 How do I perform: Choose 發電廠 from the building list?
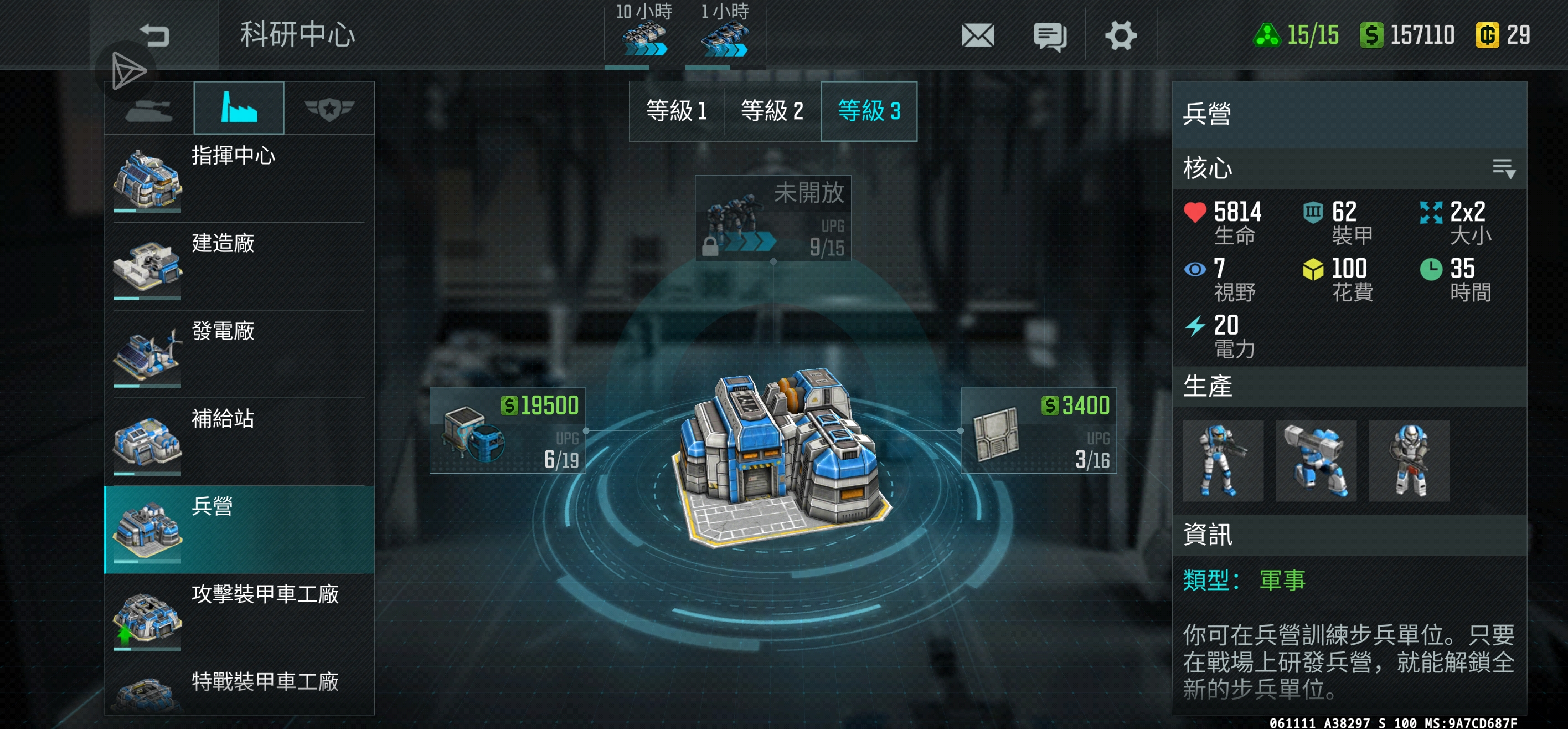239,354
